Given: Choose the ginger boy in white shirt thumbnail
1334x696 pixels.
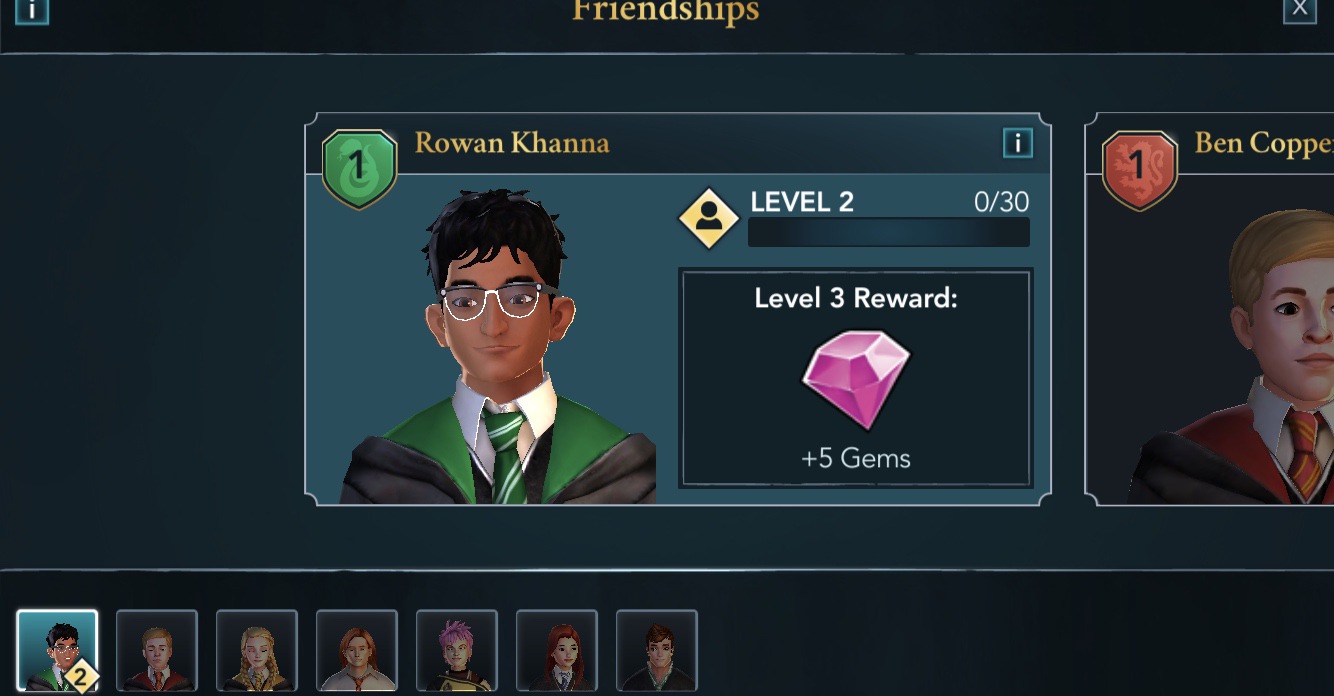Looking at the screenshot, I should tap(357, 651).
